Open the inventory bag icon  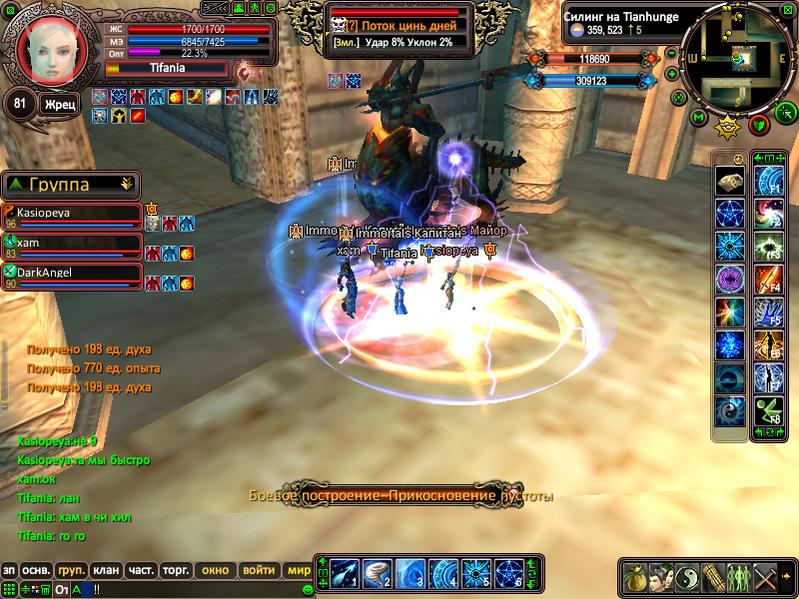click(634, 578)
